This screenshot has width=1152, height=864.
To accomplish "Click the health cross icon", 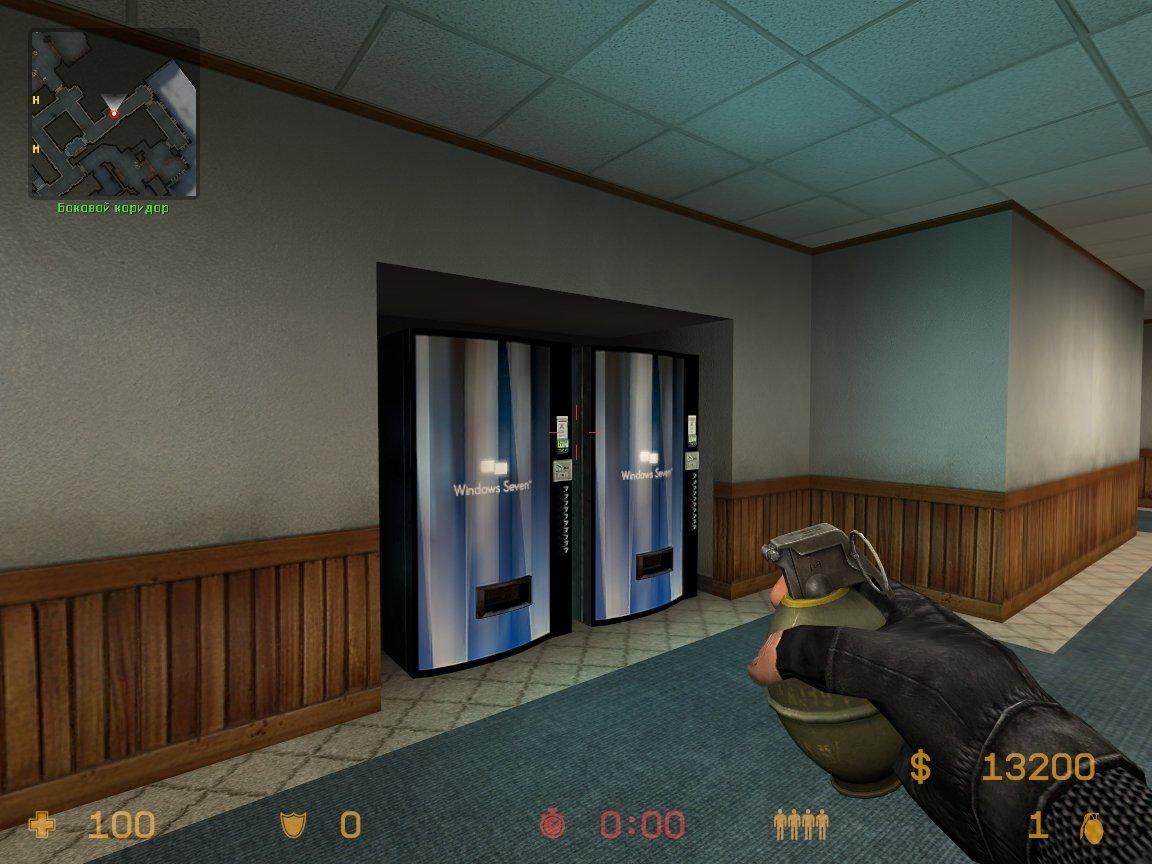I will (x=43, y=825).
